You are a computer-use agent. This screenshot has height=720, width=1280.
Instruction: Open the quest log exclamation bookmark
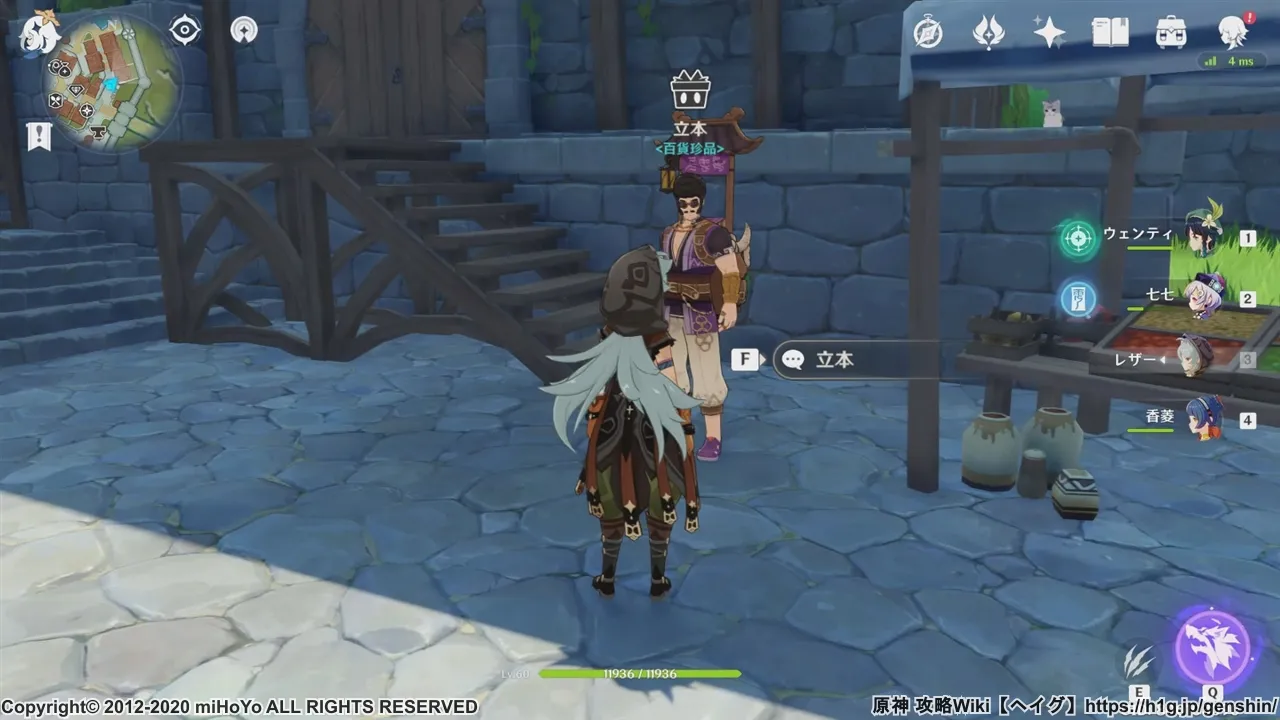(x=39, y=136)
